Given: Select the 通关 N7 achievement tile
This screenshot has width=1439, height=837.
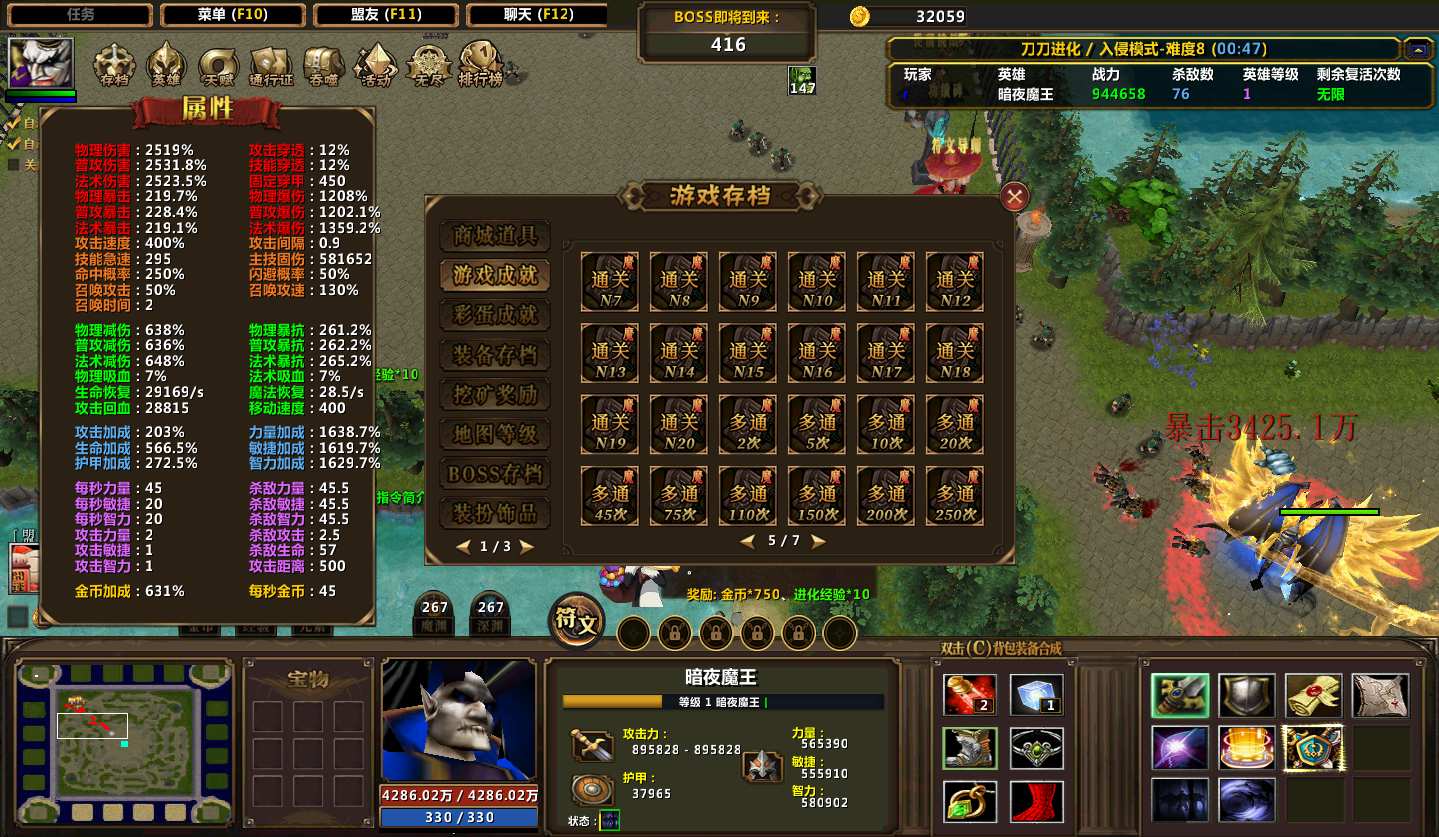Looking at the screenshot, I should pos(610,281).
